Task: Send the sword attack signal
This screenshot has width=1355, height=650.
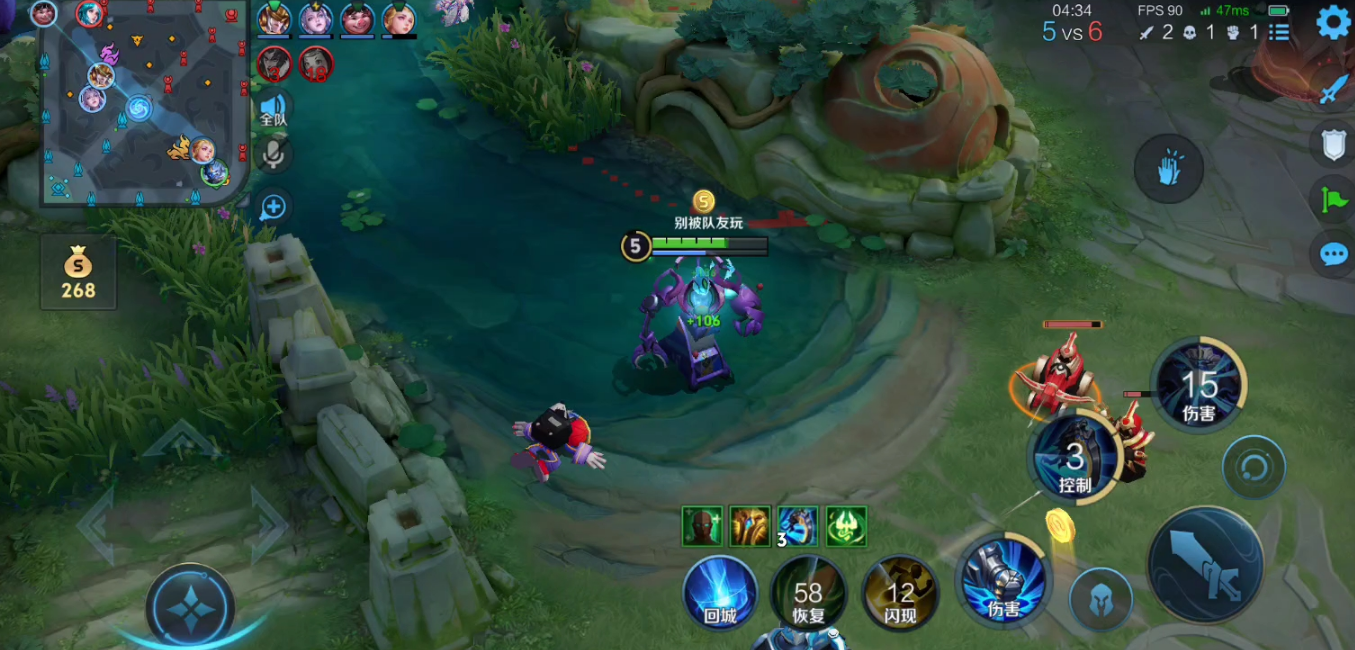Action: pos(1334,90)
